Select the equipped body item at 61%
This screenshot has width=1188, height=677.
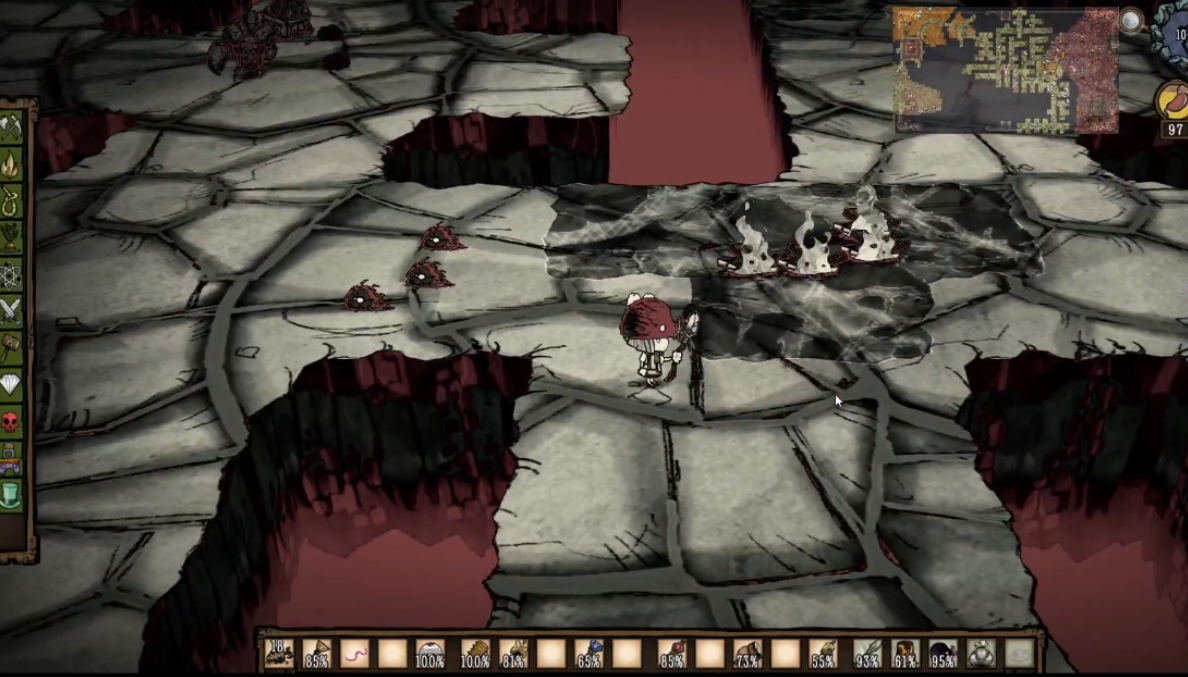905,654
